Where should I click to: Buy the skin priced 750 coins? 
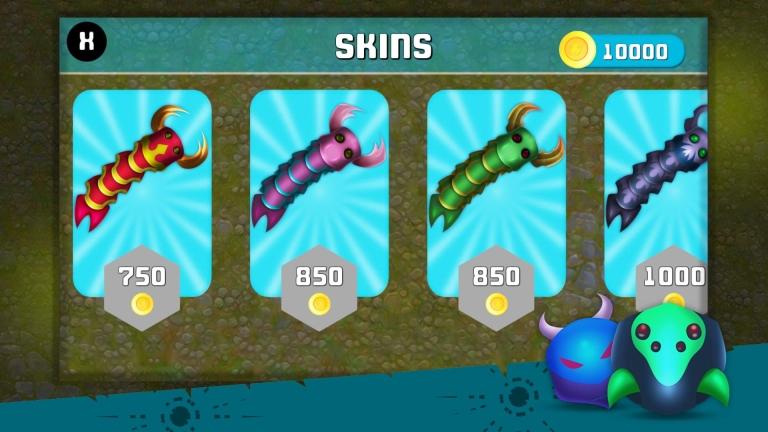pyautogui.click(x=142, y=286)
